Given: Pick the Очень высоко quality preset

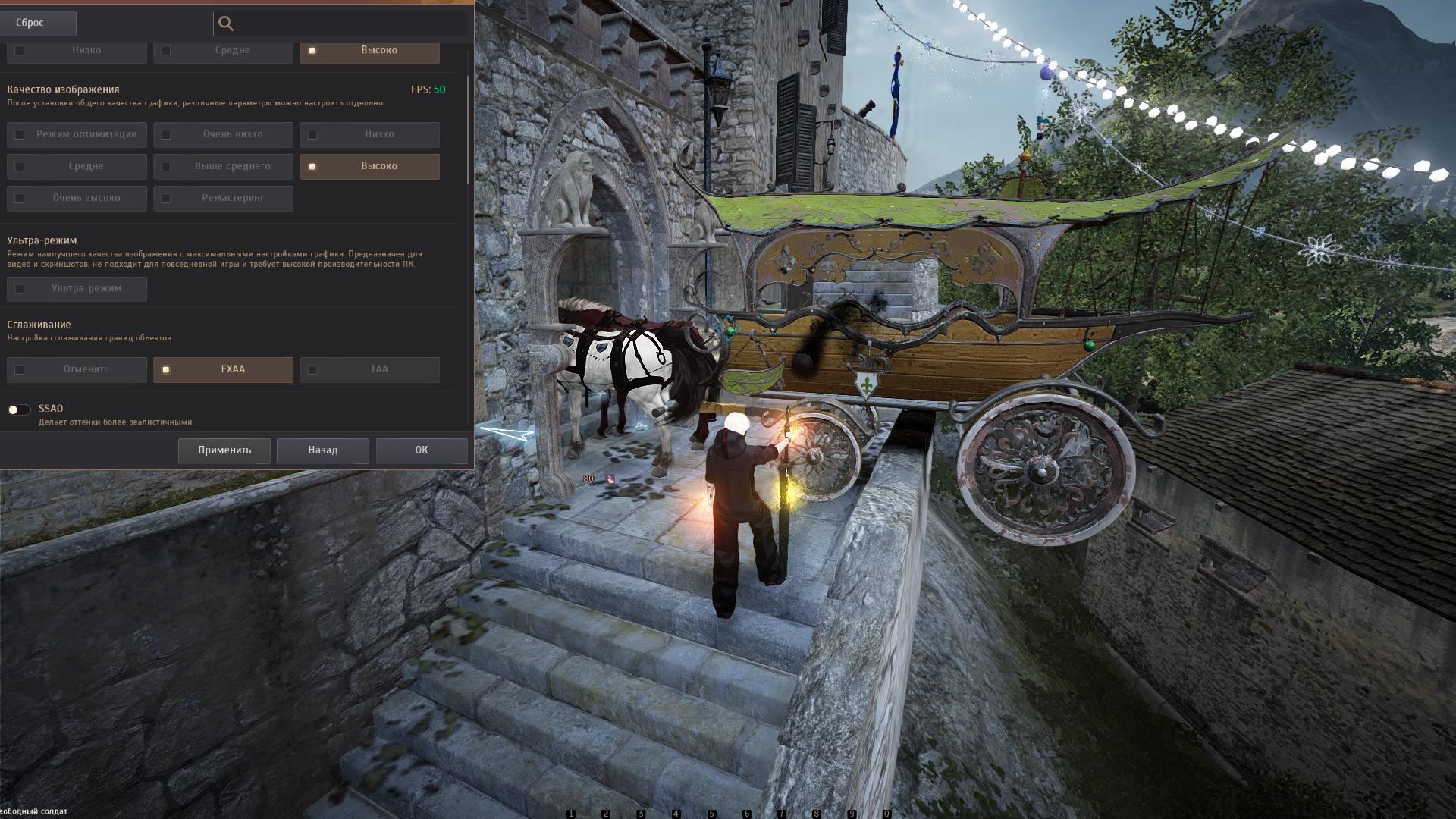Looking at the screenshot, I should [x=77, y=199].
